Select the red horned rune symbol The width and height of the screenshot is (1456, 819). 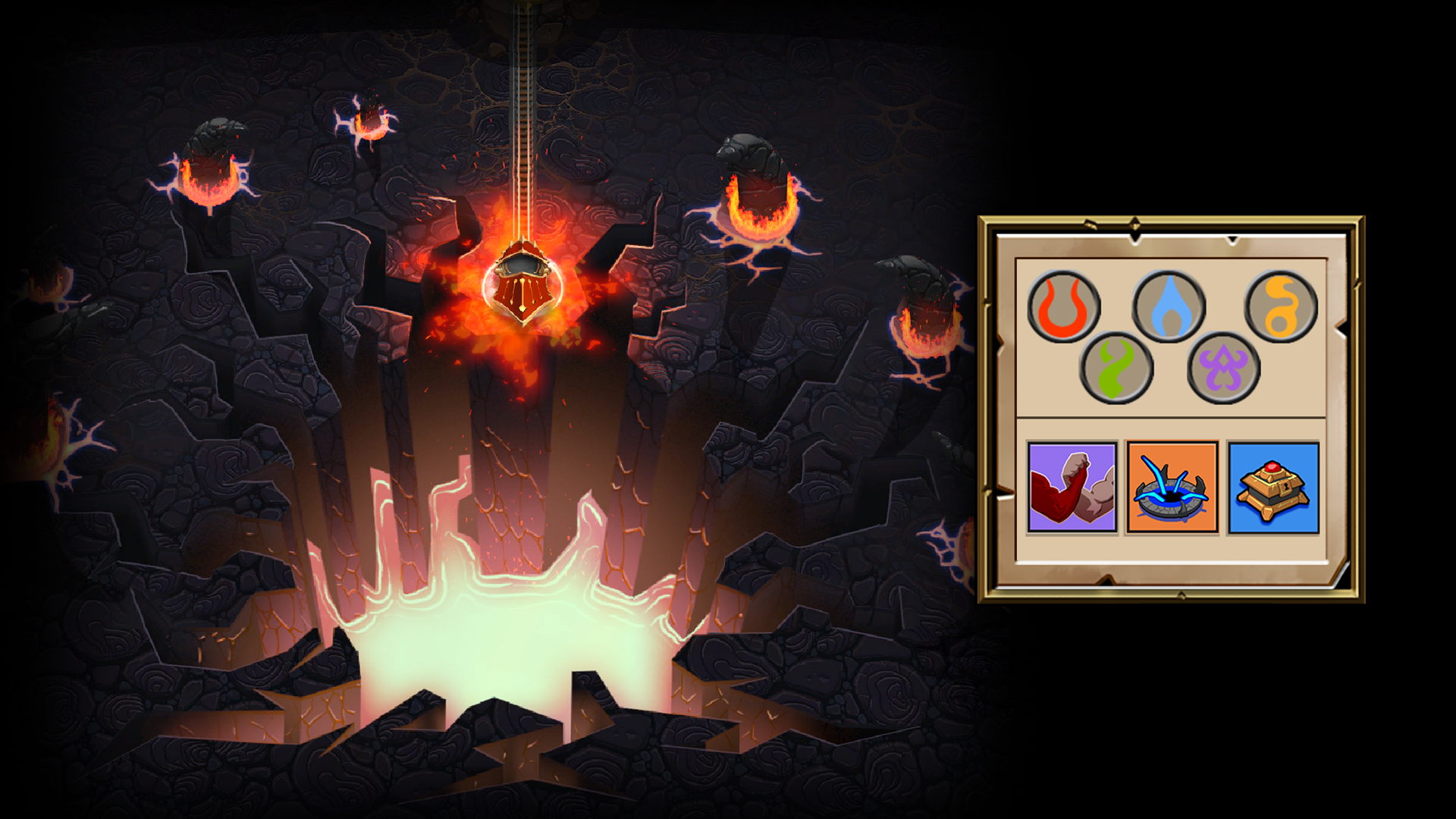coord(1063,307)
